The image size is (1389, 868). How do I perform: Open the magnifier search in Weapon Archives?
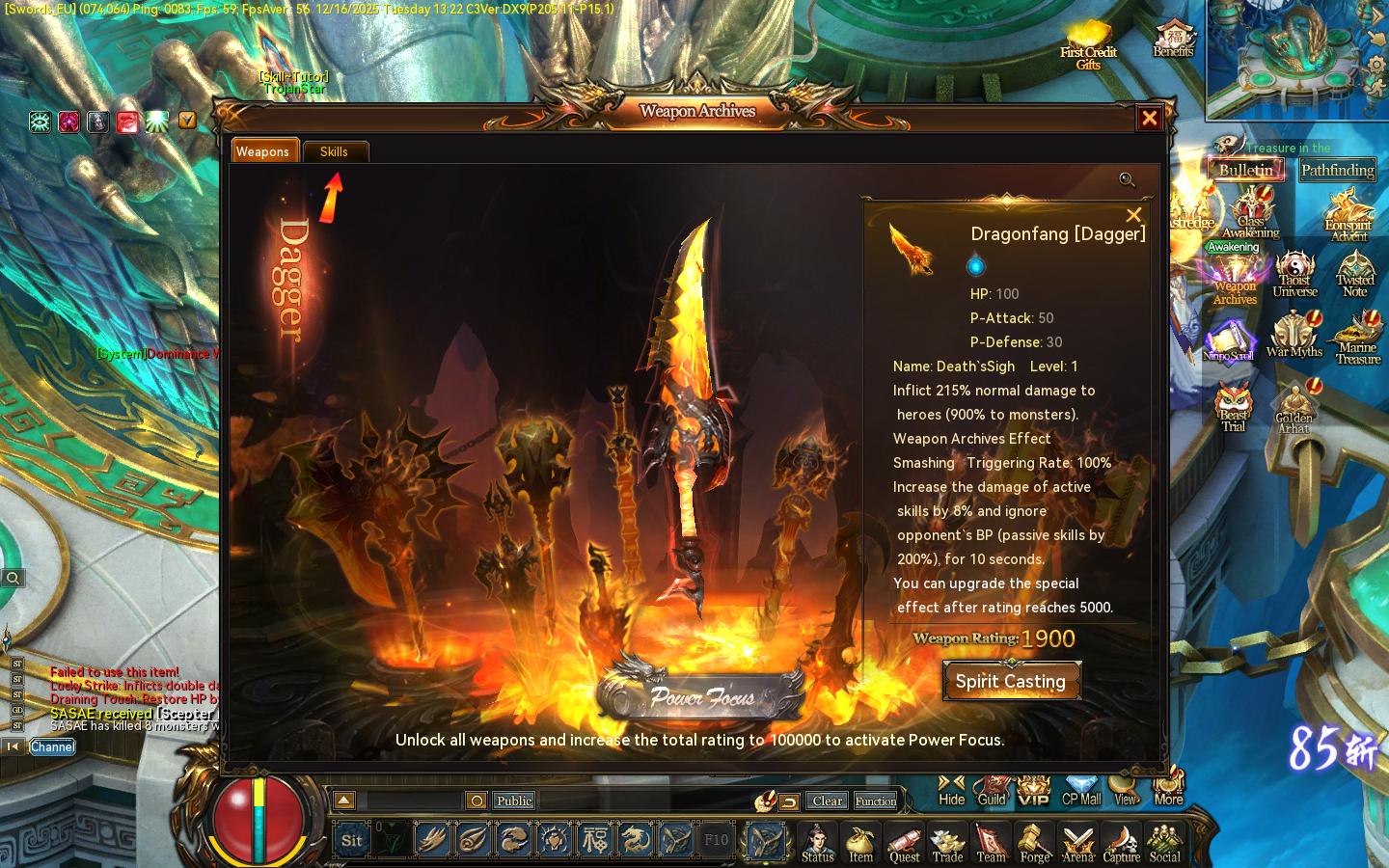pos(1127,179)
